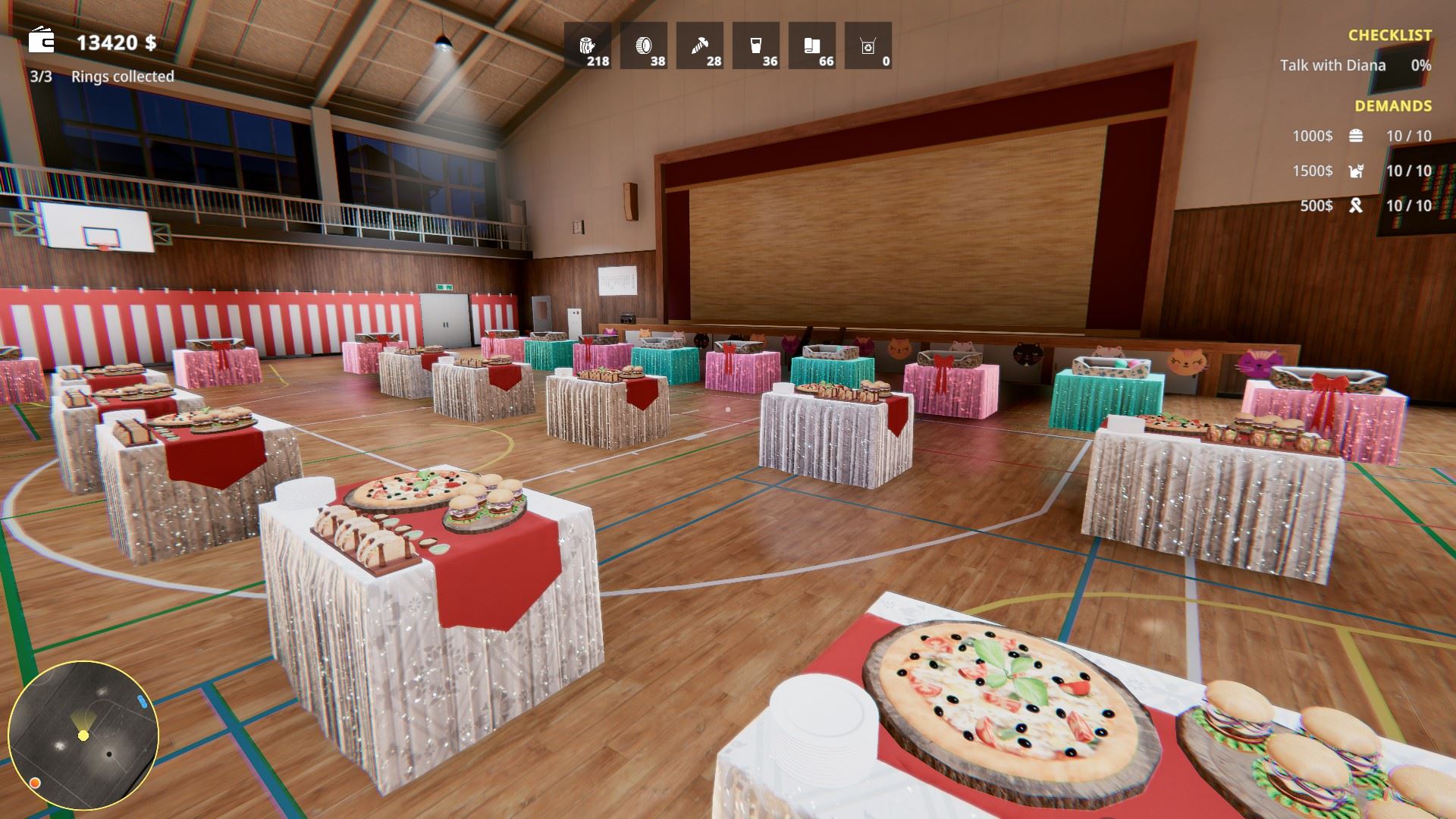Click the 3/3 Rings collected counter
The width and height of the screenshot is (1456, 819).
[102, 77]
